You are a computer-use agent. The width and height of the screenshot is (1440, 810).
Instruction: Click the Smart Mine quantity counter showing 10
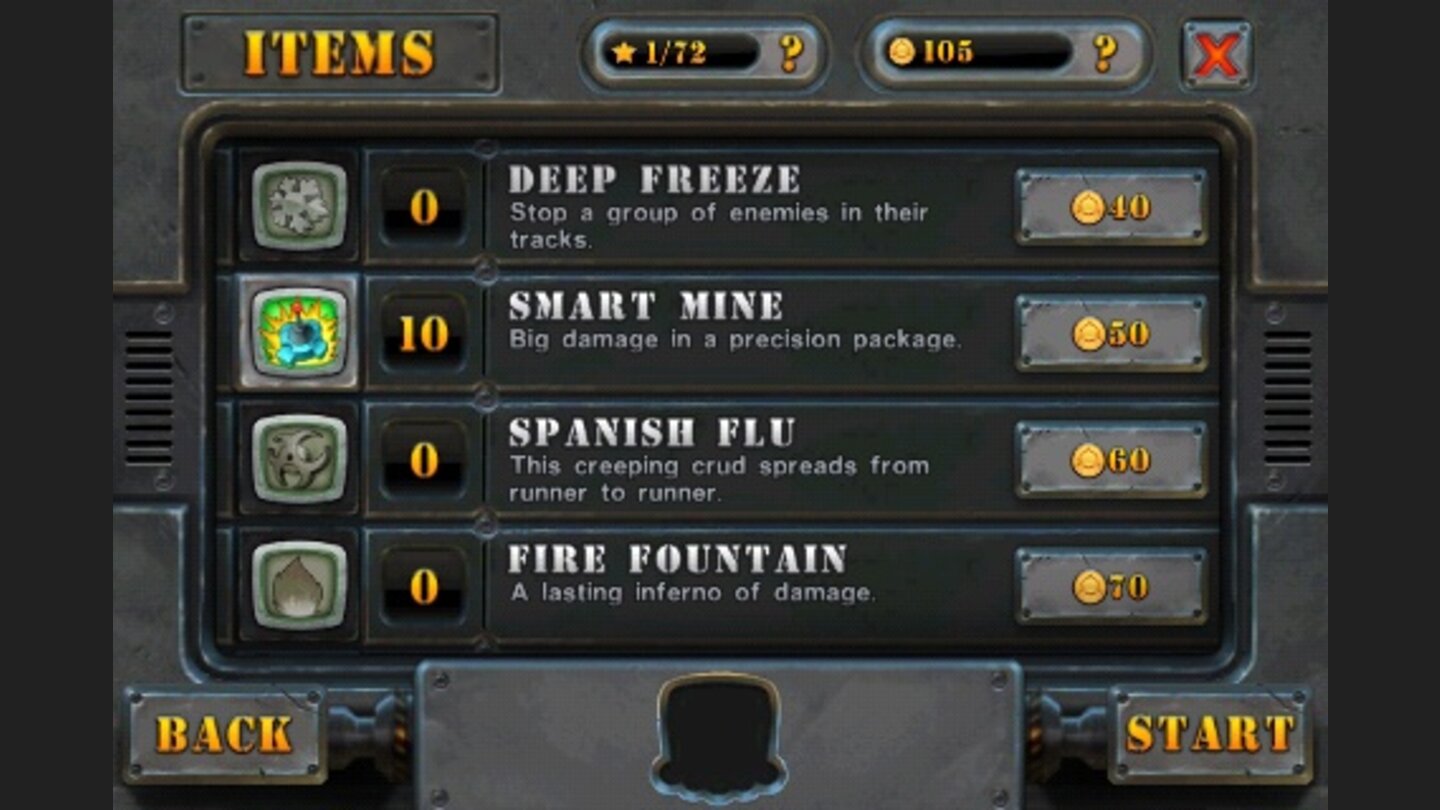pos(424,334)
